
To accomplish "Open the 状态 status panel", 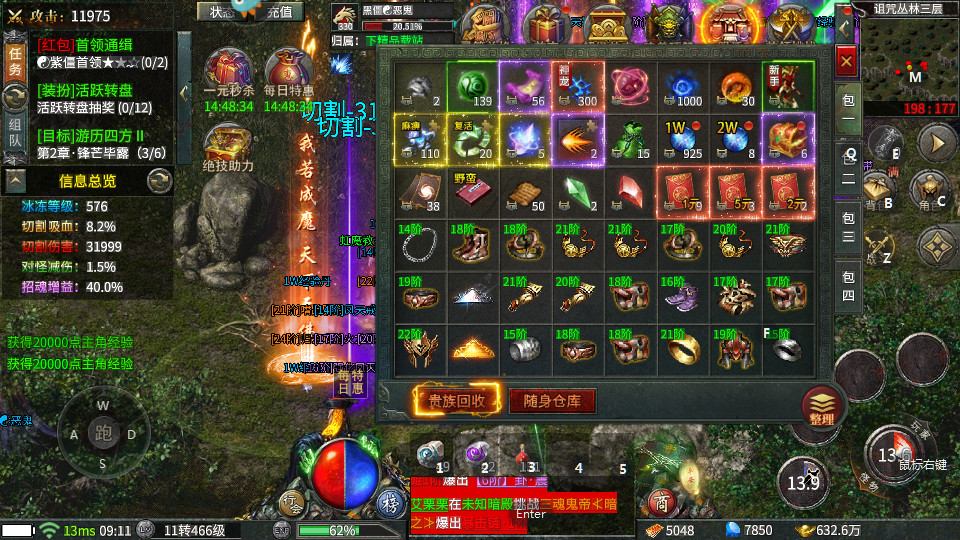I will coord(219,12).
